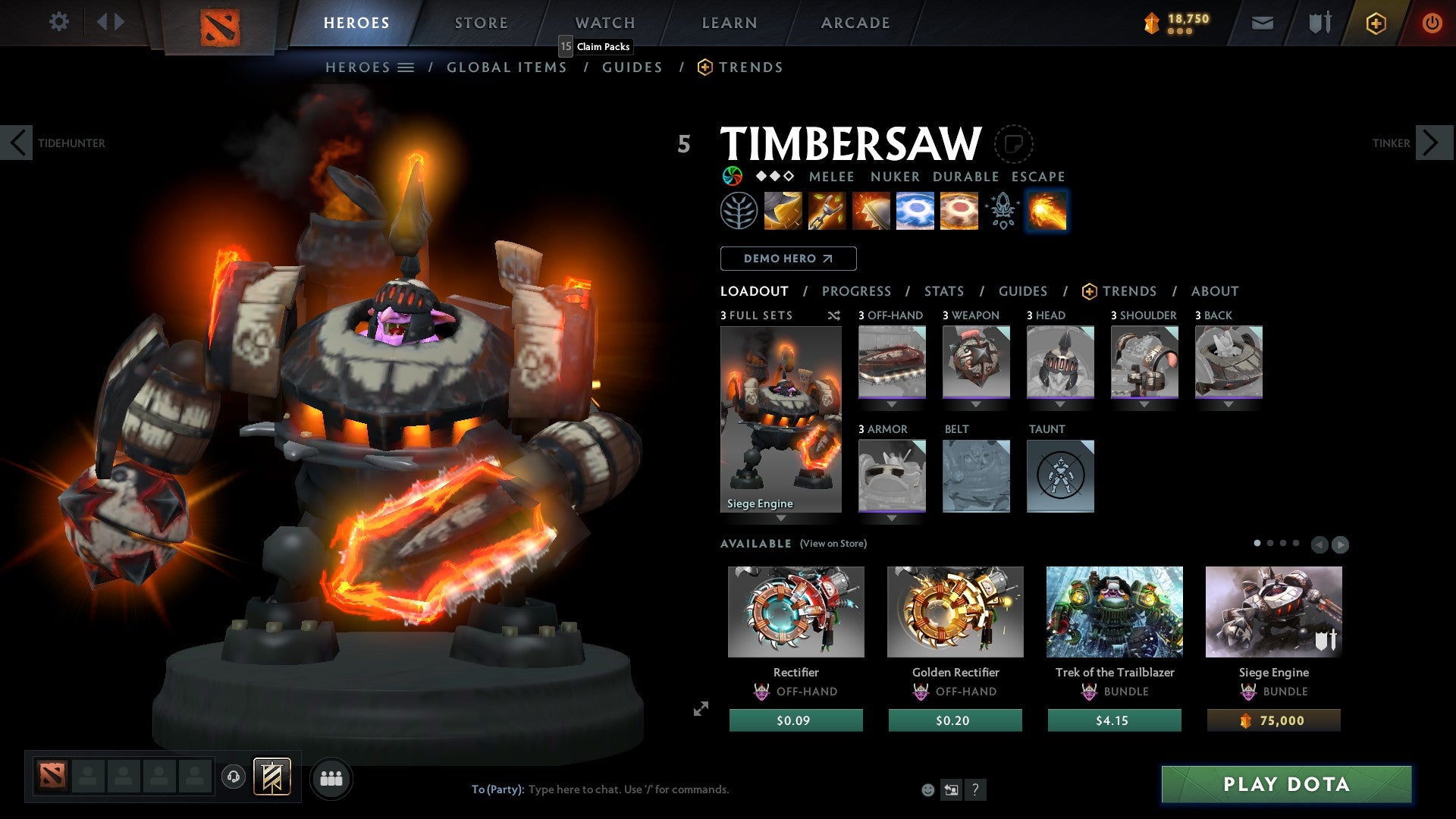
Task: Select the Whirling Death ability icon
Action: coord(782,212)
